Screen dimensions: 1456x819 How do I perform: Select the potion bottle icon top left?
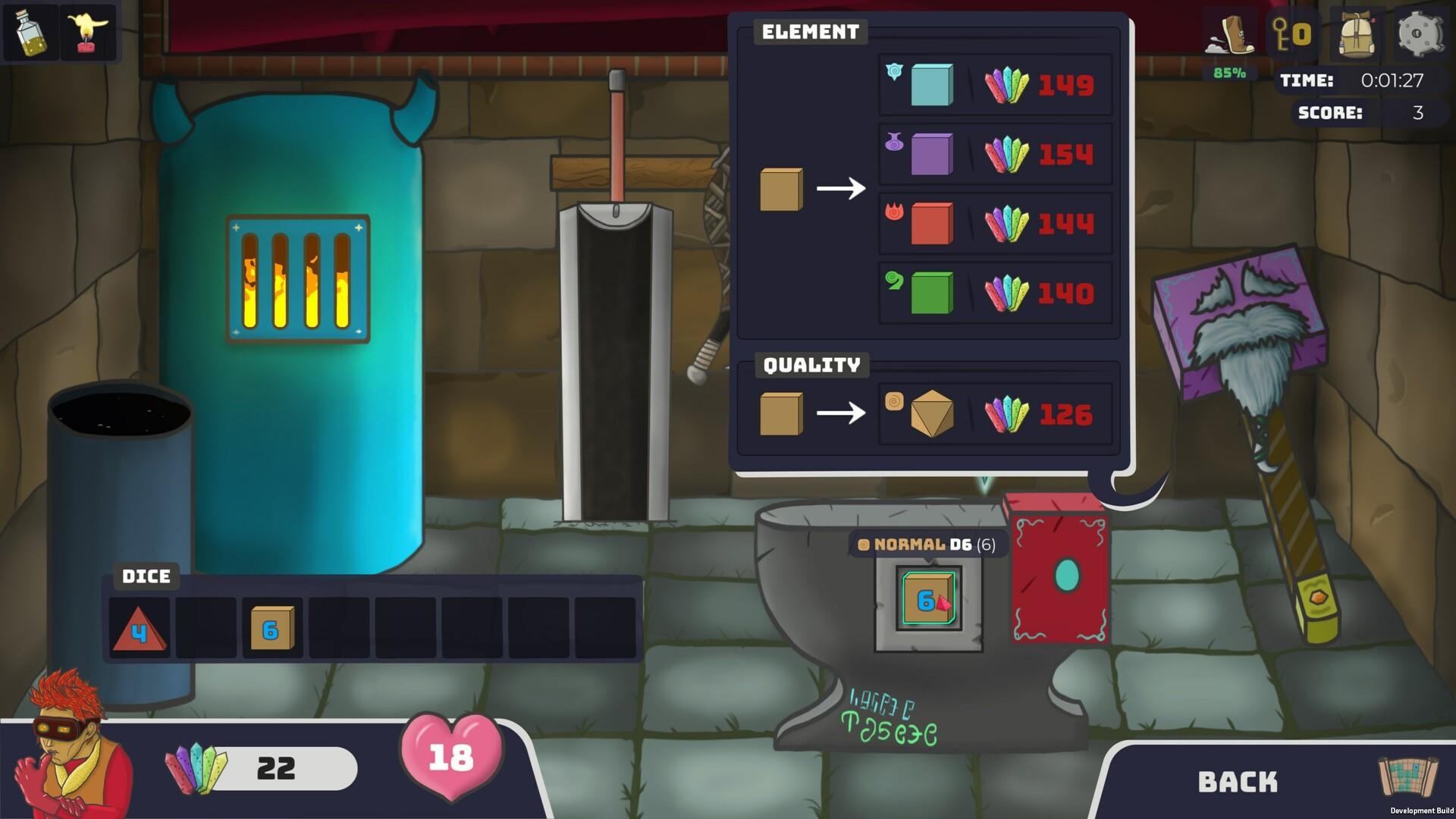[30, 33]
